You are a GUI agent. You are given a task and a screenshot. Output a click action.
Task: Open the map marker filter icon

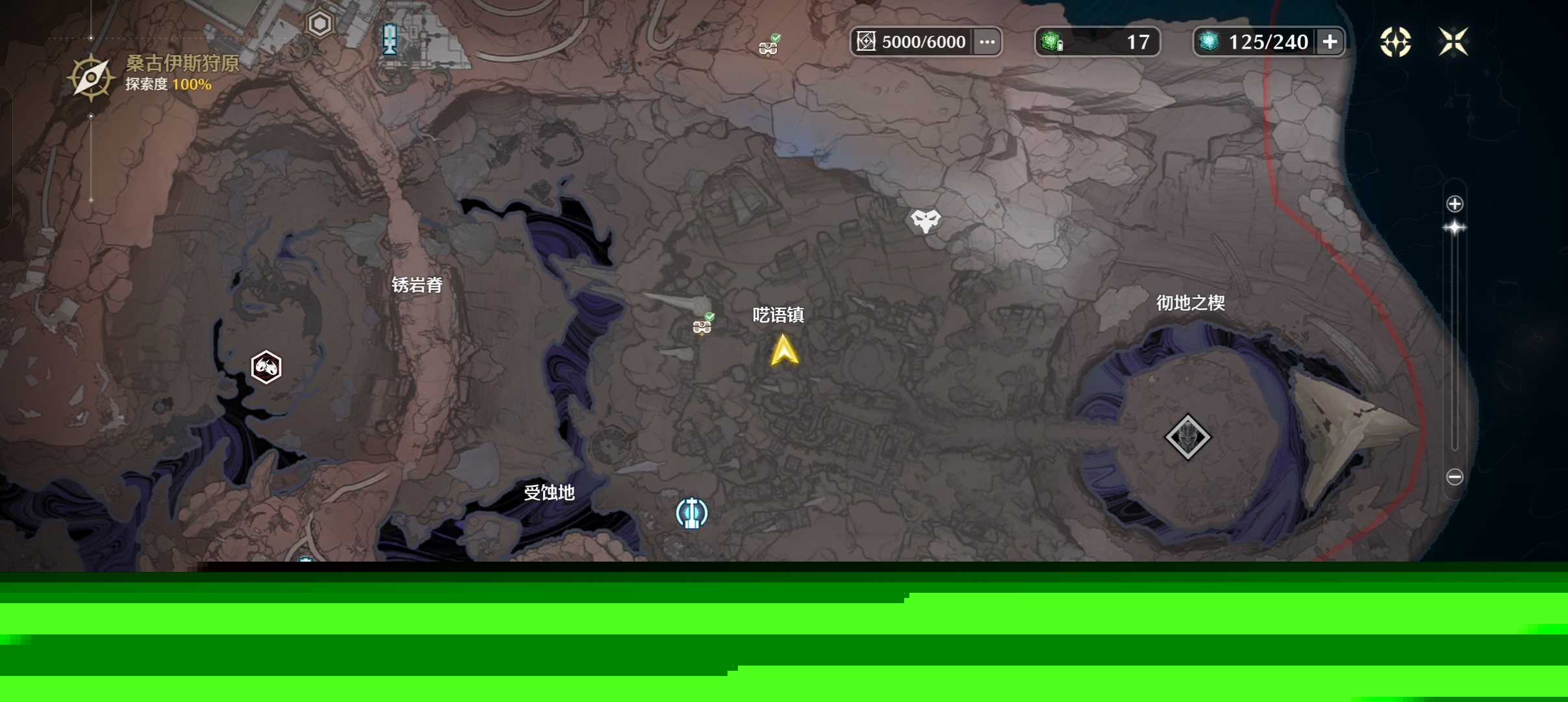tap(1395, 42)
